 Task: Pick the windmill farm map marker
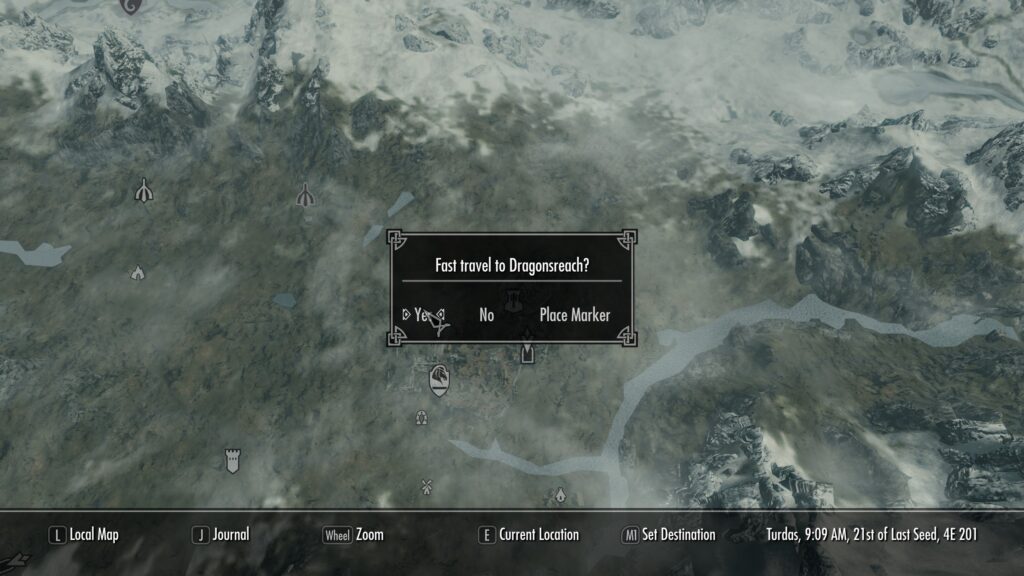point(426,487)
